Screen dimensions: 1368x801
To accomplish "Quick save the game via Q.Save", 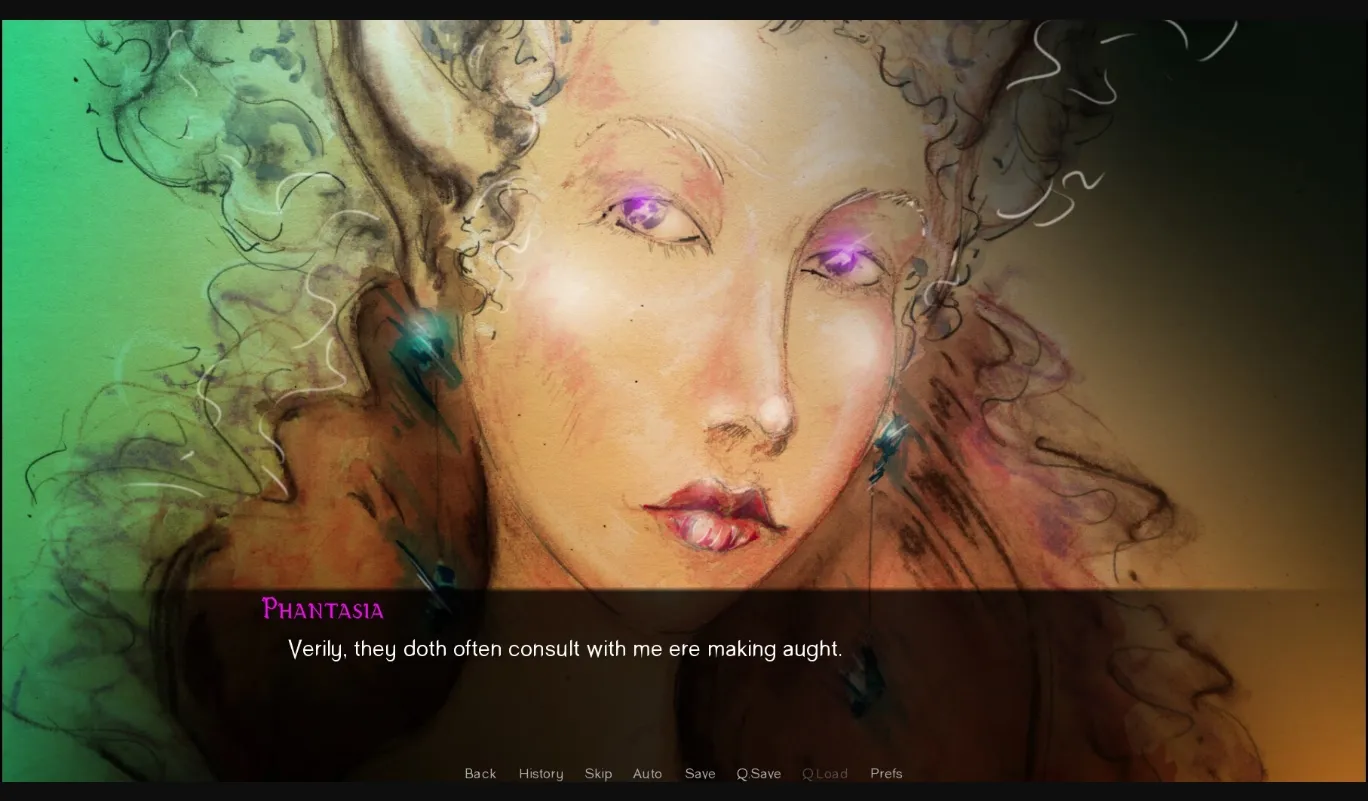I will [x=758, y=773].
